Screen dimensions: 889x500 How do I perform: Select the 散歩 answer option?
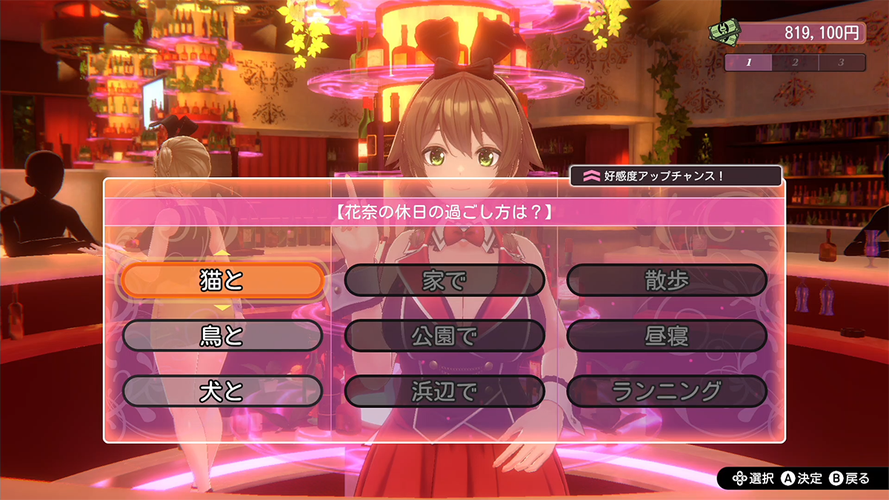pyautogui.click(x=667, y=281)
